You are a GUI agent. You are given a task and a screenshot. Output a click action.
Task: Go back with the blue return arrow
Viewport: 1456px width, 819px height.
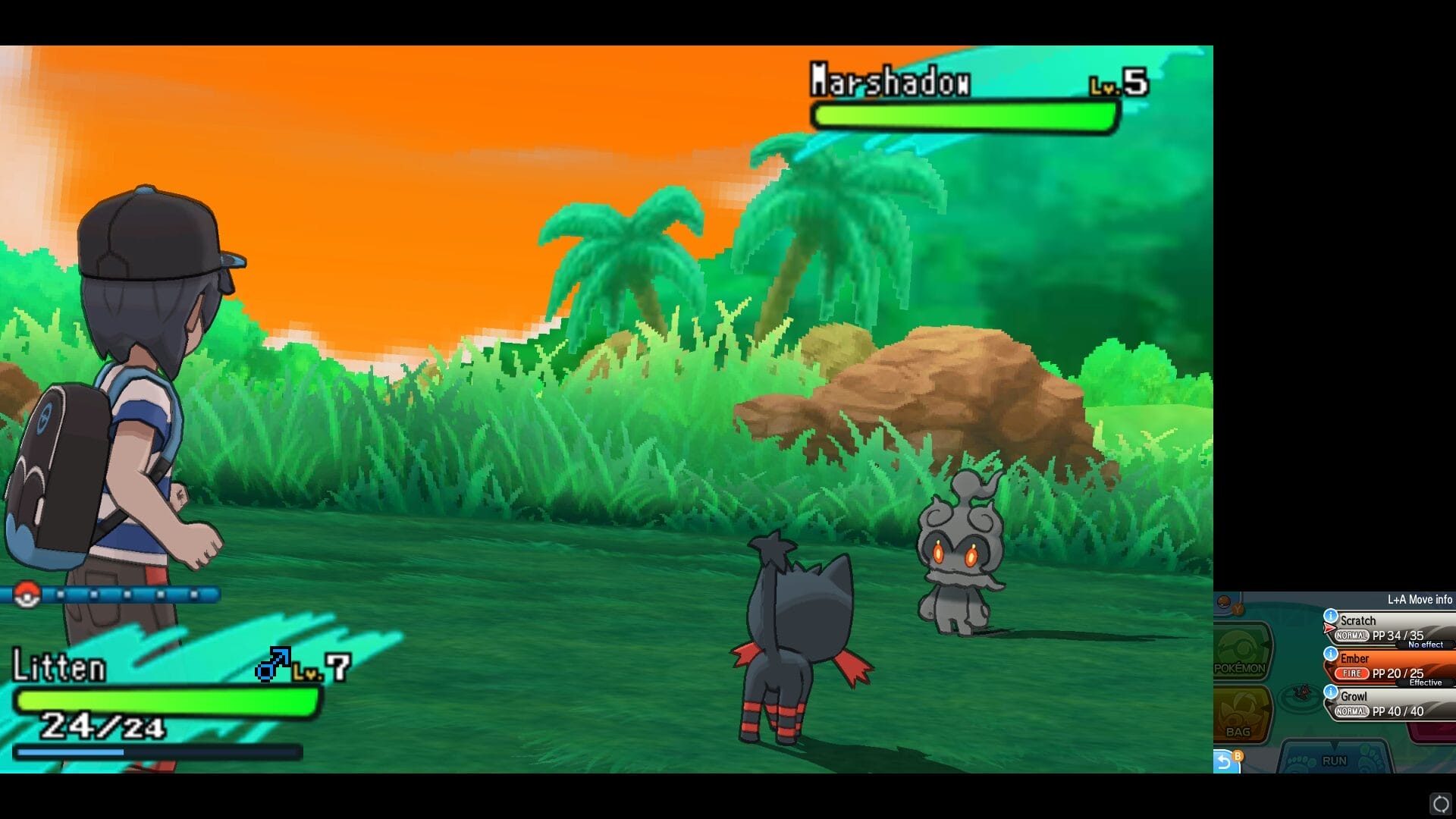(1225, 761)
